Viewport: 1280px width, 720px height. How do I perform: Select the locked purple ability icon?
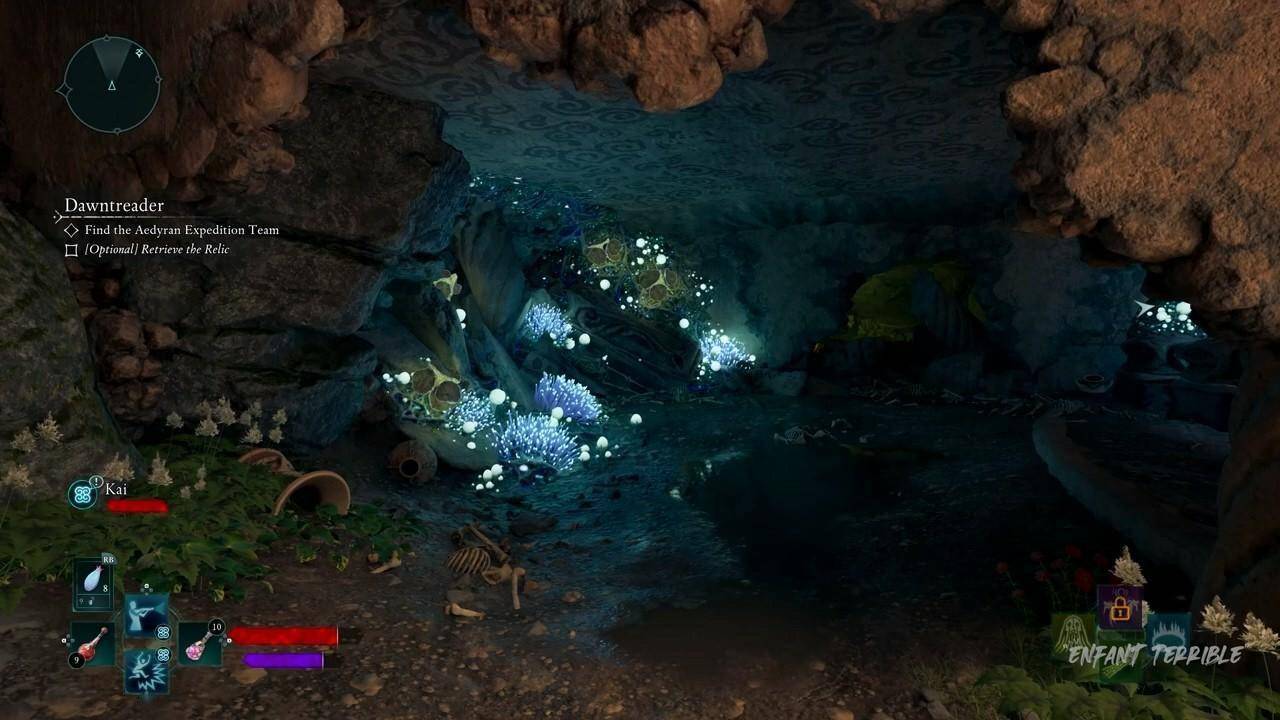(1120, 606)
